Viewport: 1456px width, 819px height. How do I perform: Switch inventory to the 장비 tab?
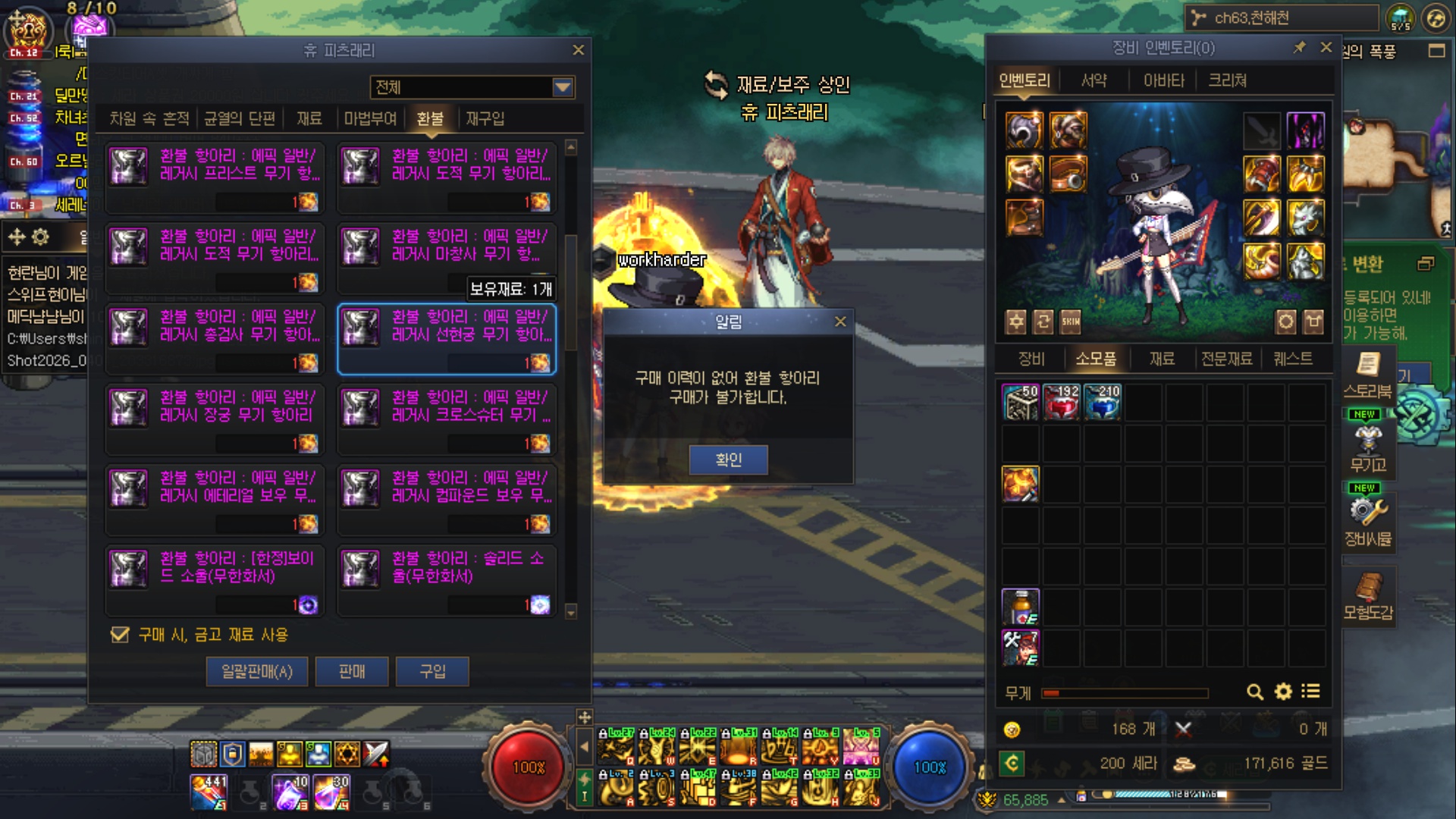[x=1031, y=359]
